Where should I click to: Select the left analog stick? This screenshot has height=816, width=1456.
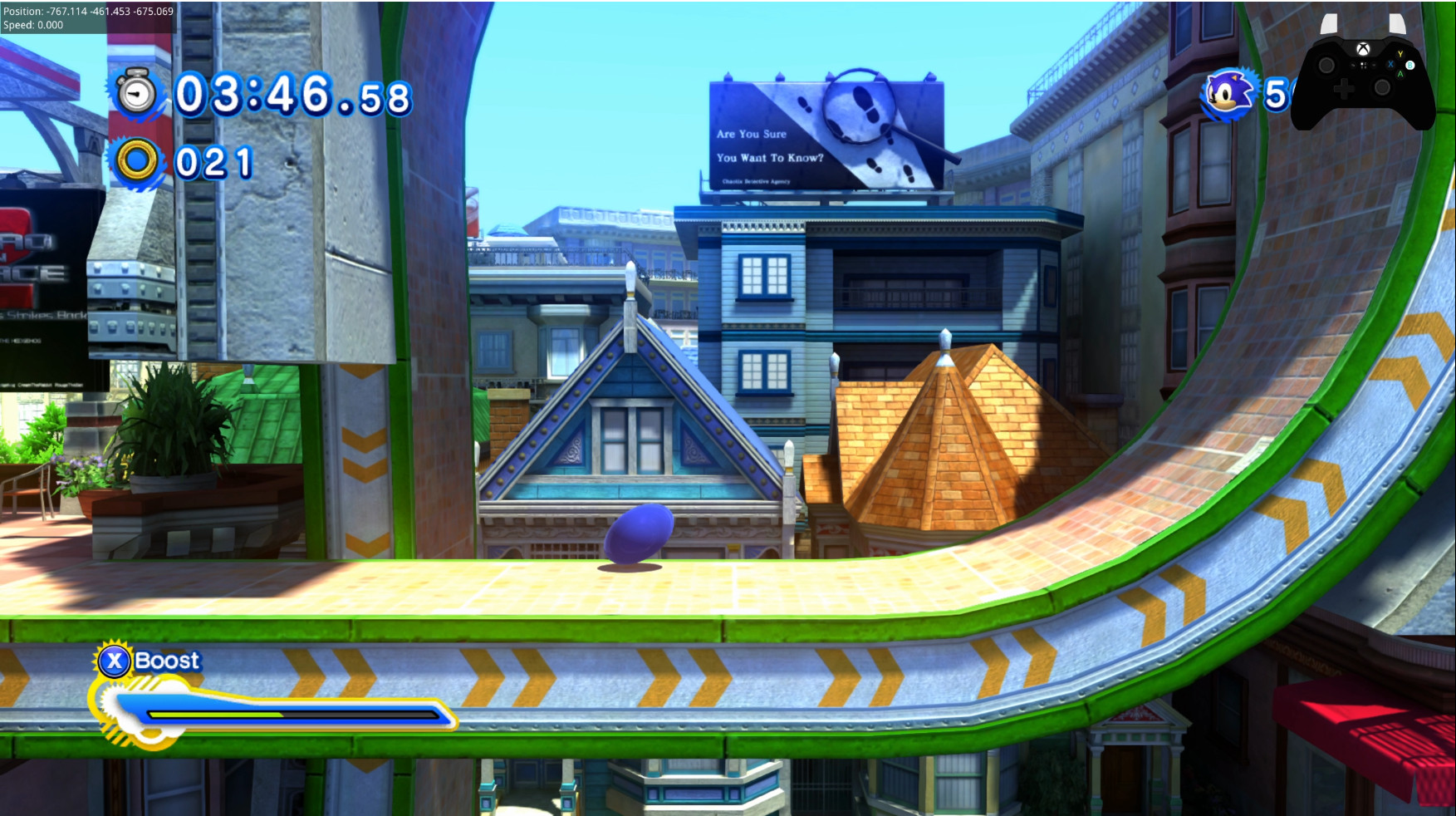click(x=1326, y=65)
